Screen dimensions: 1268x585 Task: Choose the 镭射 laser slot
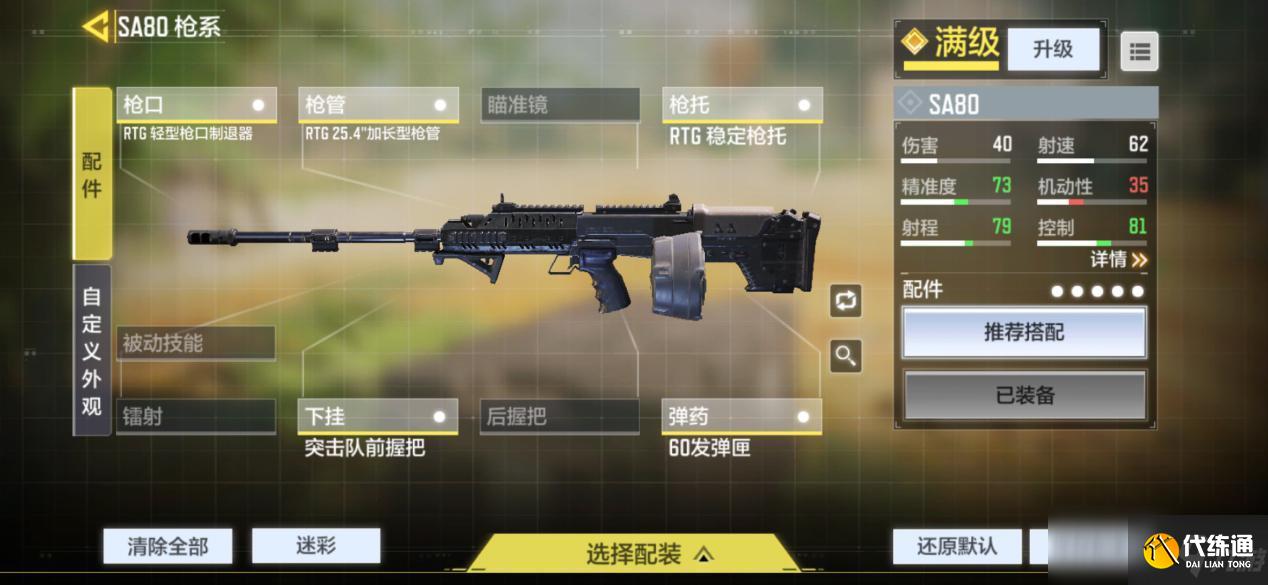tap(196, 416)
